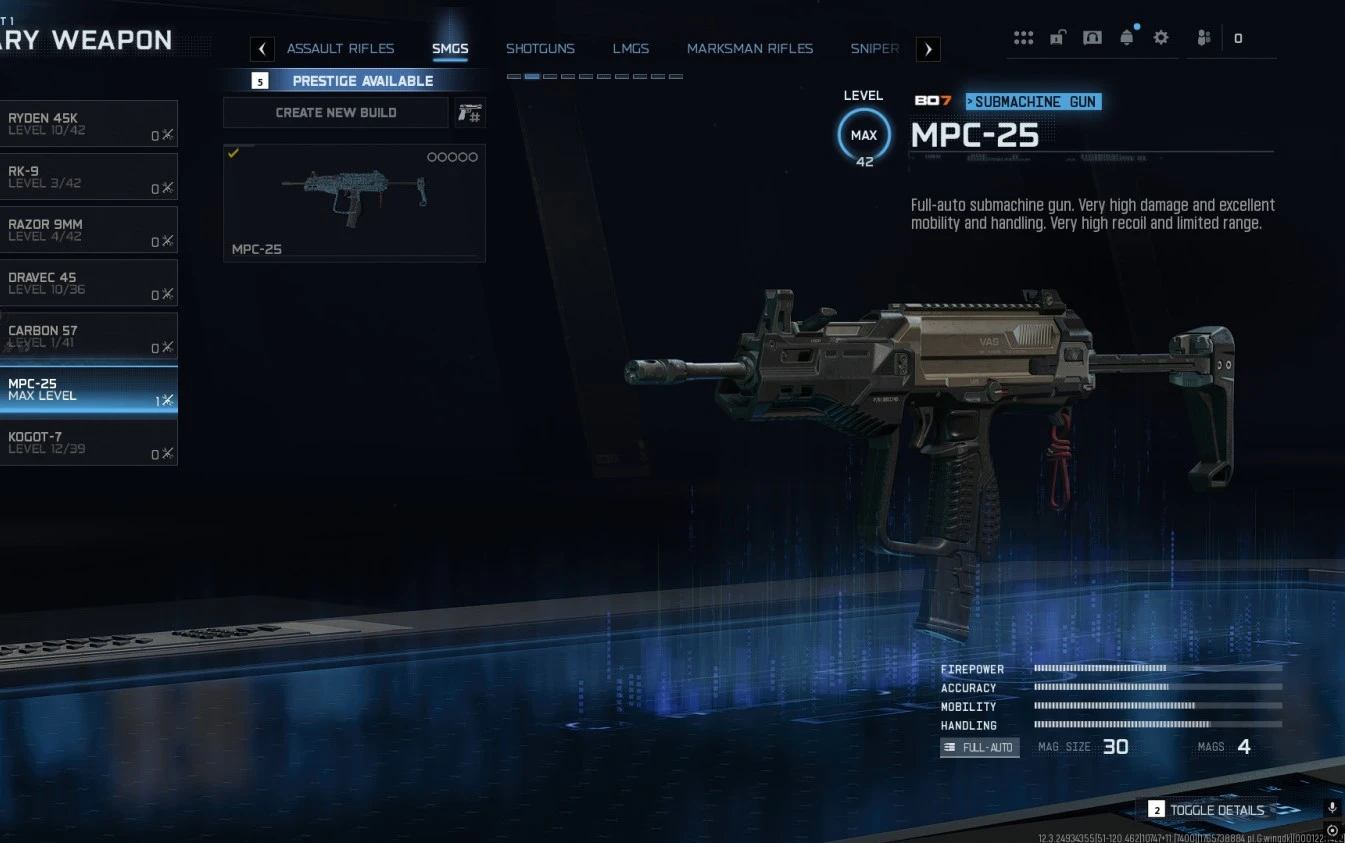Image resolution: width=1345 pixels, height=843 pixels.
Task: Open the notifications bell icon
Action: point(1127,37)
